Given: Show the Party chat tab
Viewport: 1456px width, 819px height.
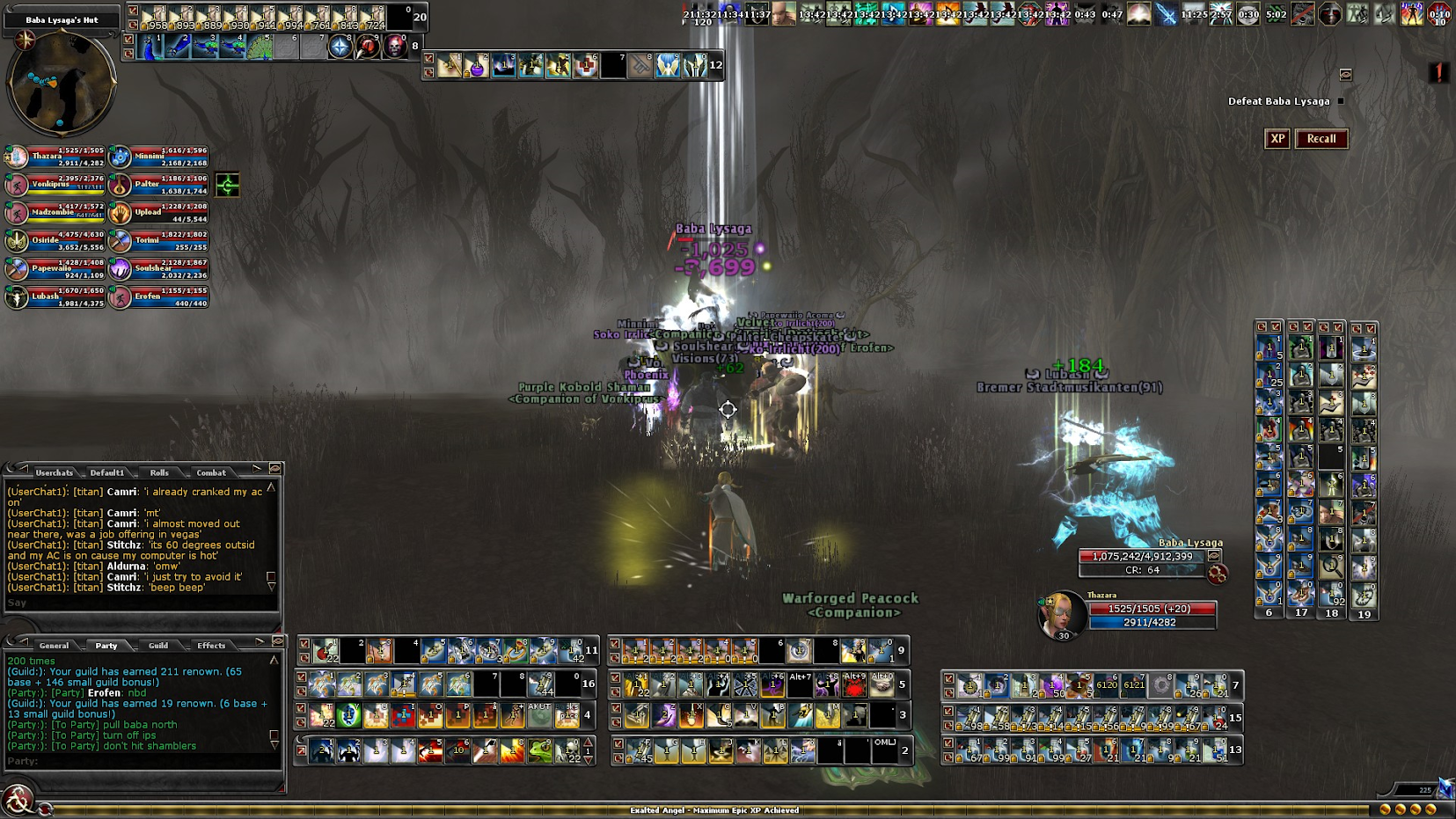Looking at the screenshot, I should click(106, 646).
